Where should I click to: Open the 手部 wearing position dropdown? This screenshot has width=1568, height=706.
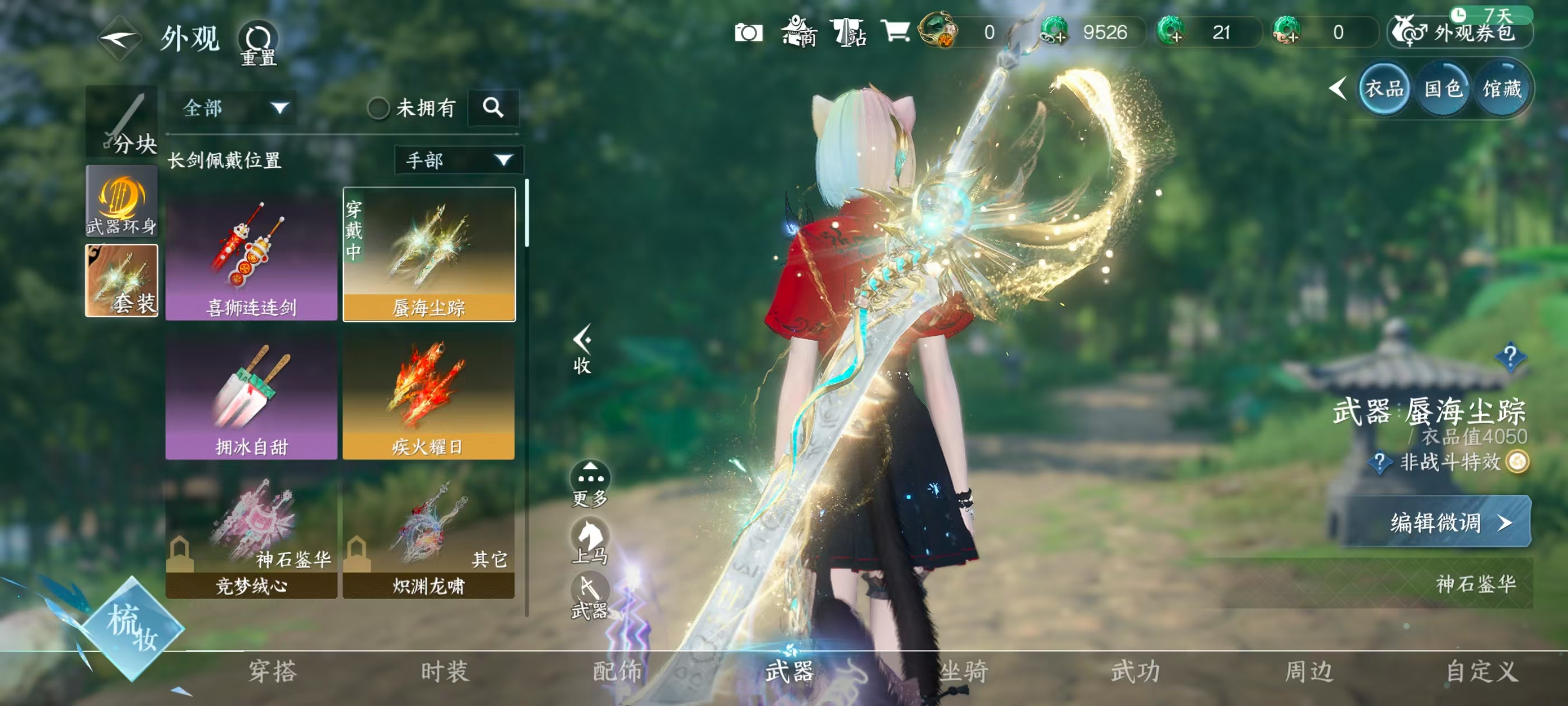point(458,160)
